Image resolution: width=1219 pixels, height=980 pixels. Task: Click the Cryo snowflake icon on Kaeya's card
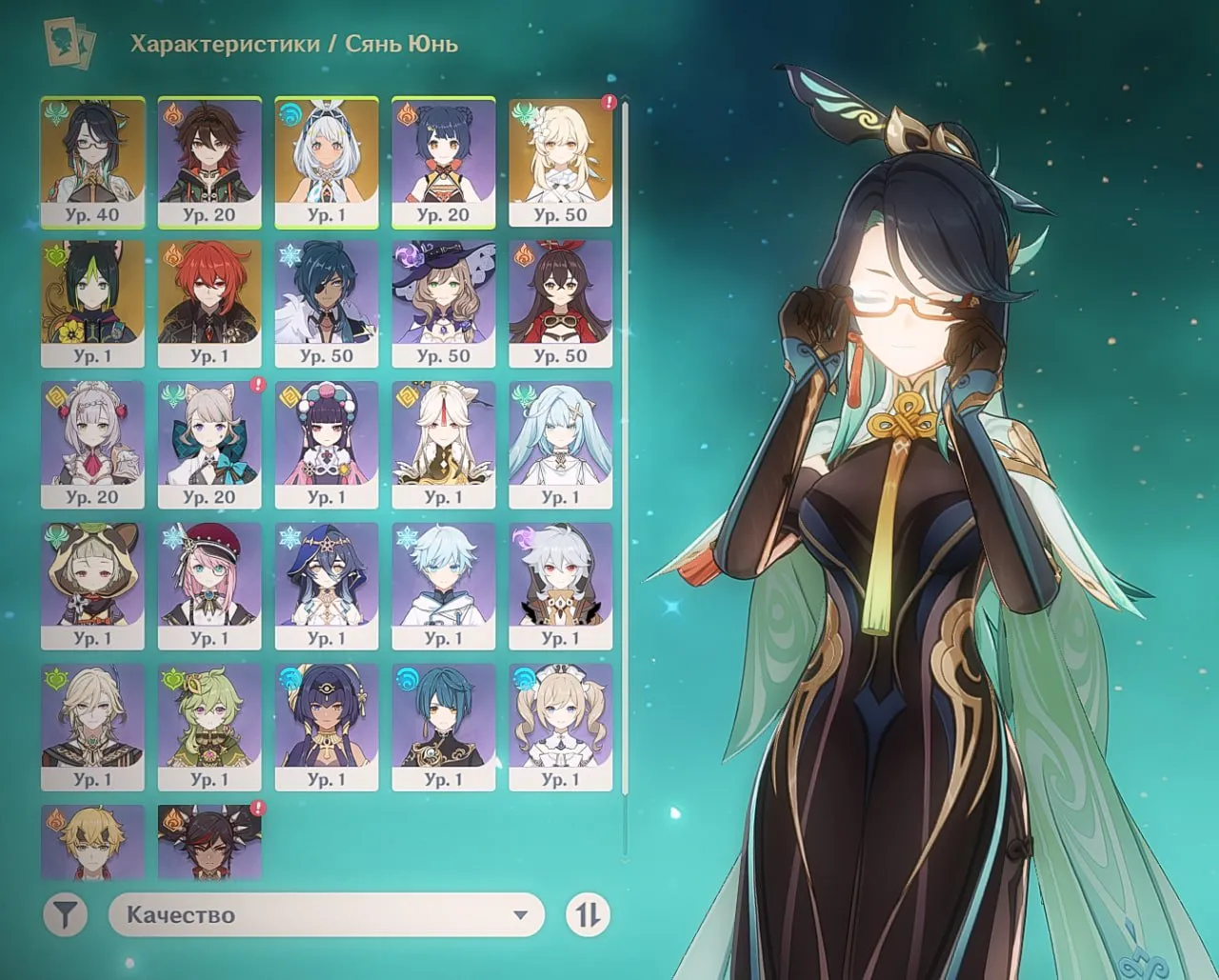coord(288,254)
